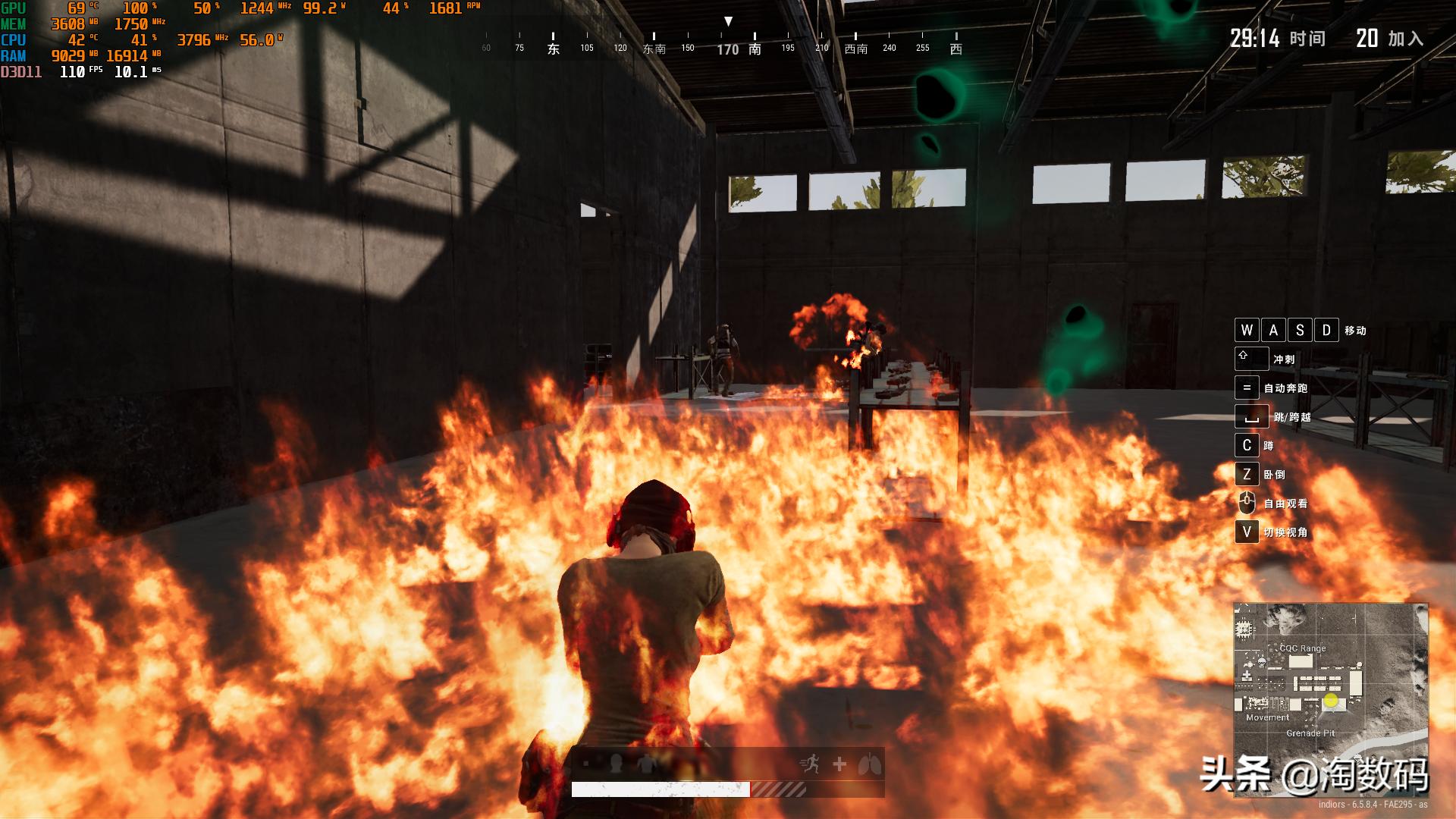This screenshot has height=819, width=1456.
Task: Click the W key icon in the movement hints
Action: pyautogui.click(x=1247, y=330)
